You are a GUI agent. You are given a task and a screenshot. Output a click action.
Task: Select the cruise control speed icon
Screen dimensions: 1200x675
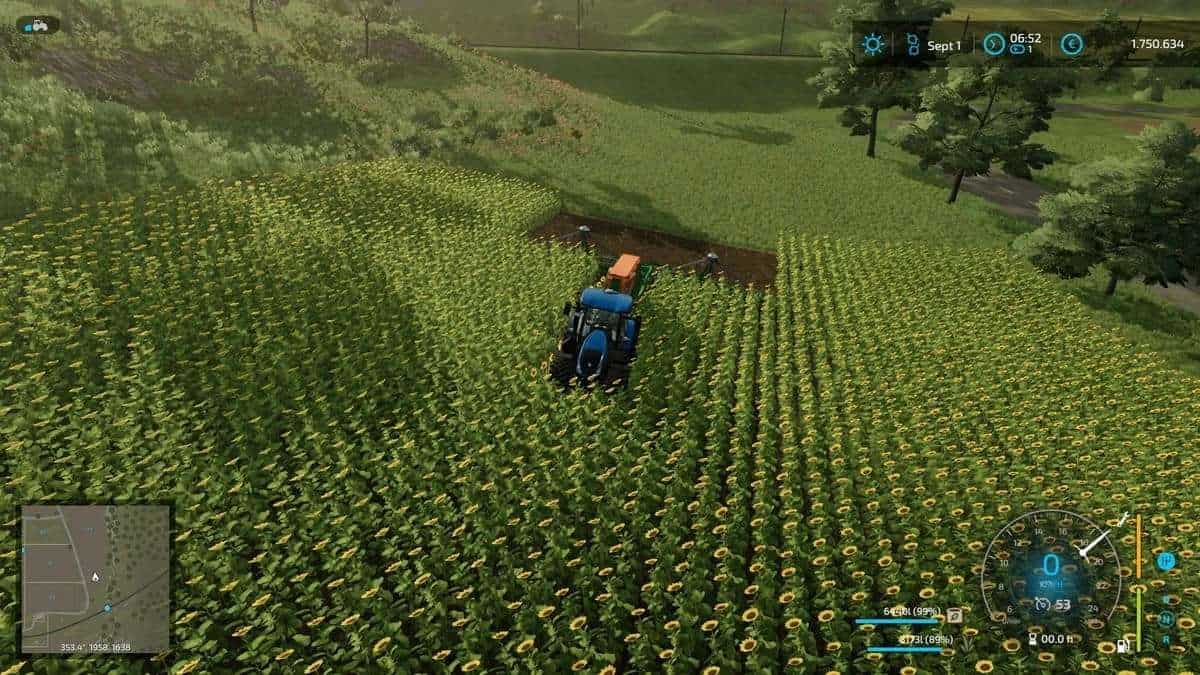1043,604
